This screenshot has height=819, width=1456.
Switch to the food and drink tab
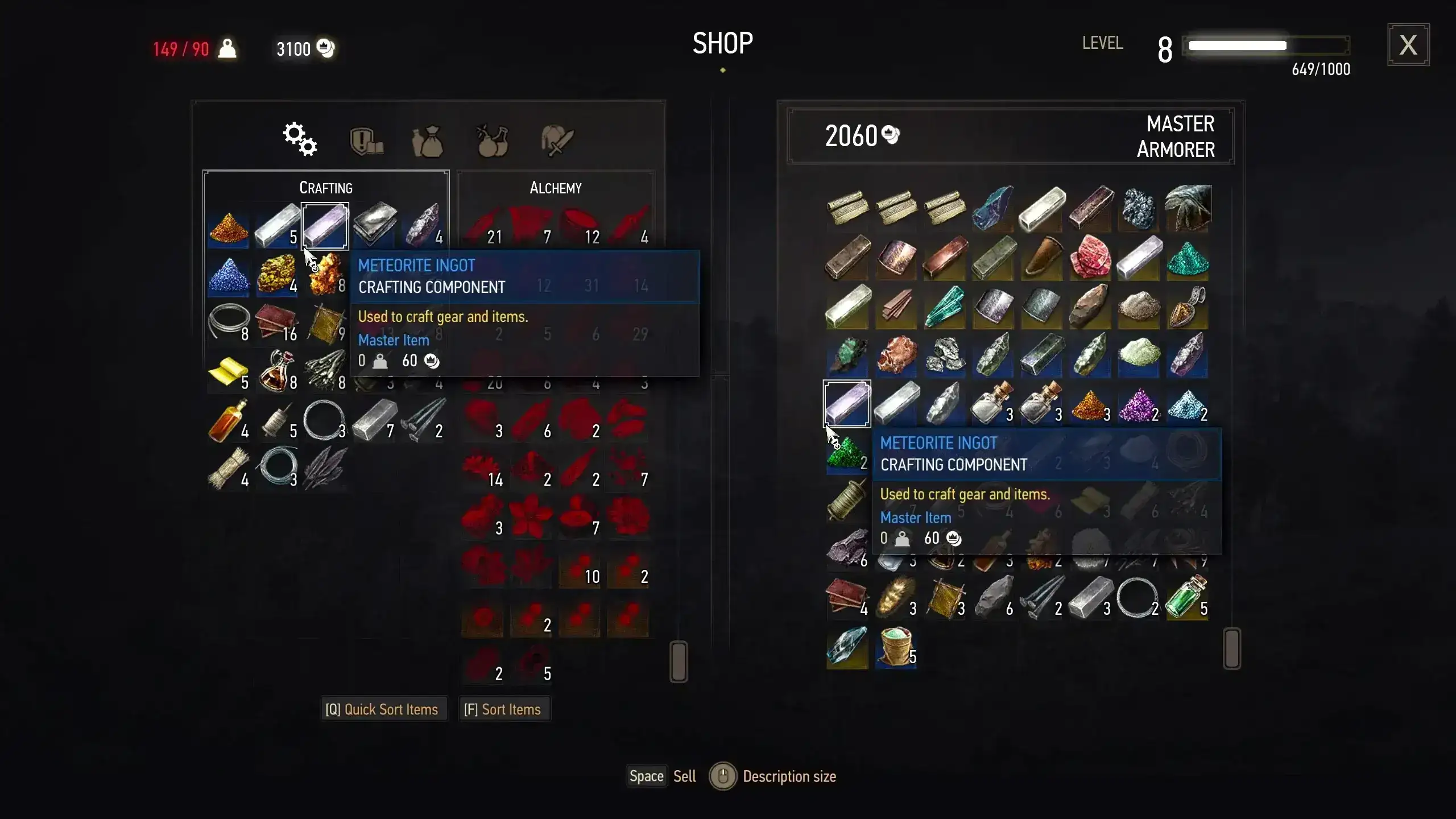click(x=492, y=141)
